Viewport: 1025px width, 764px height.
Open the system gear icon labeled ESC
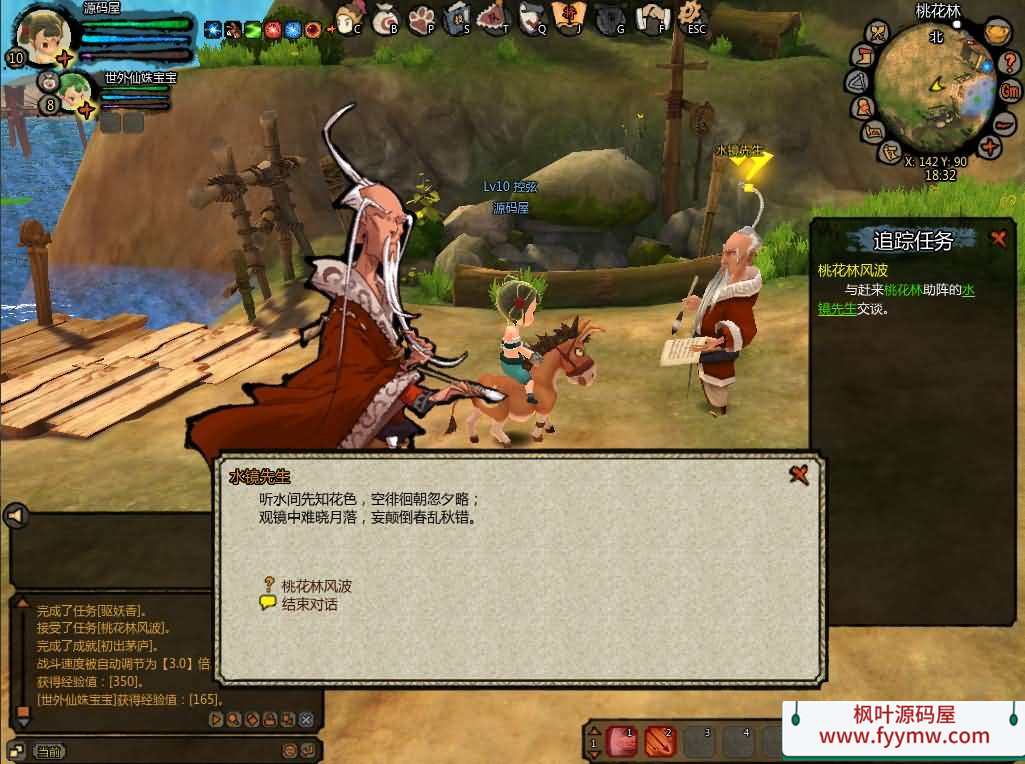690,15
